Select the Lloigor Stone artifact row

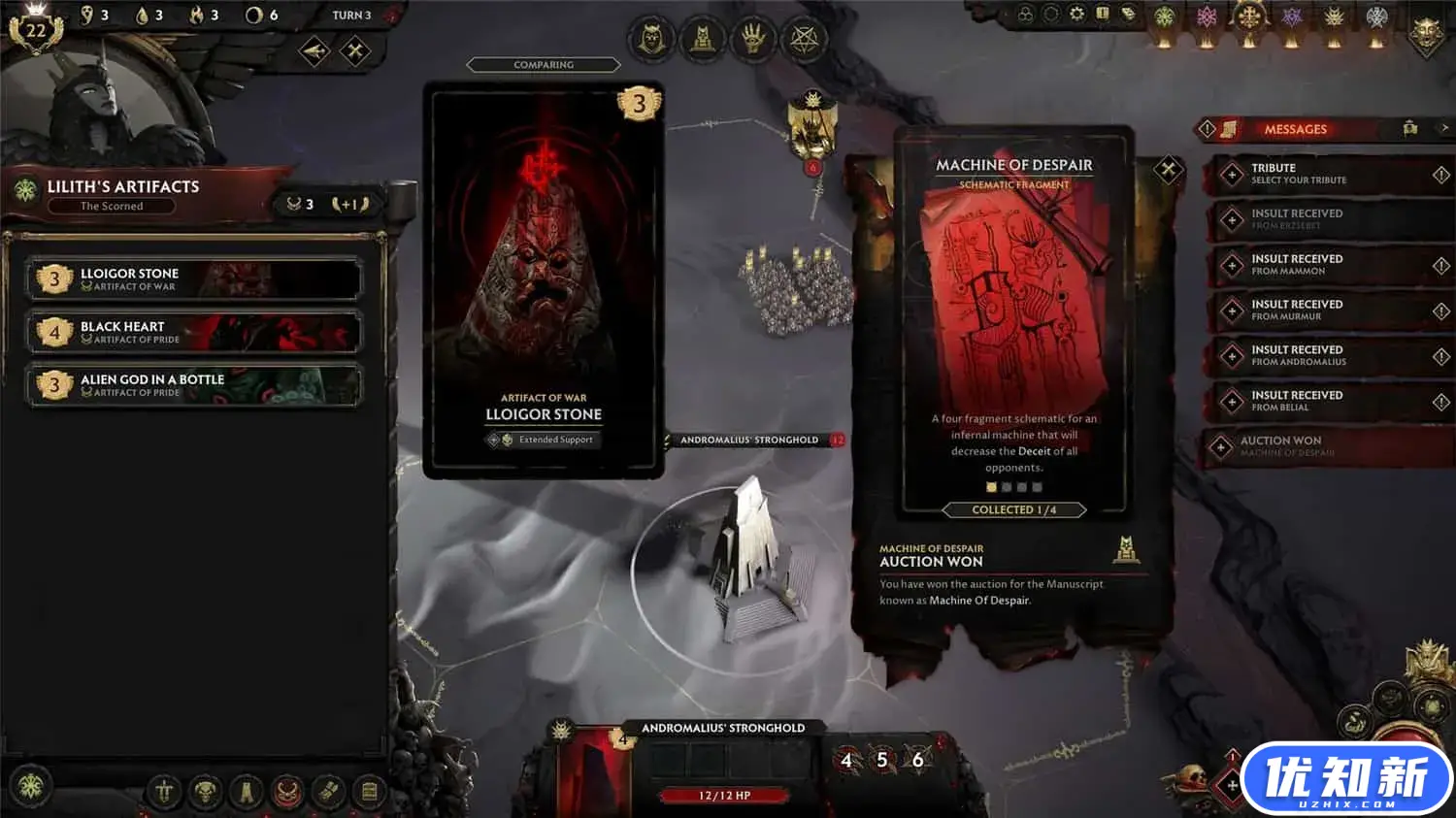coord(194,279)
